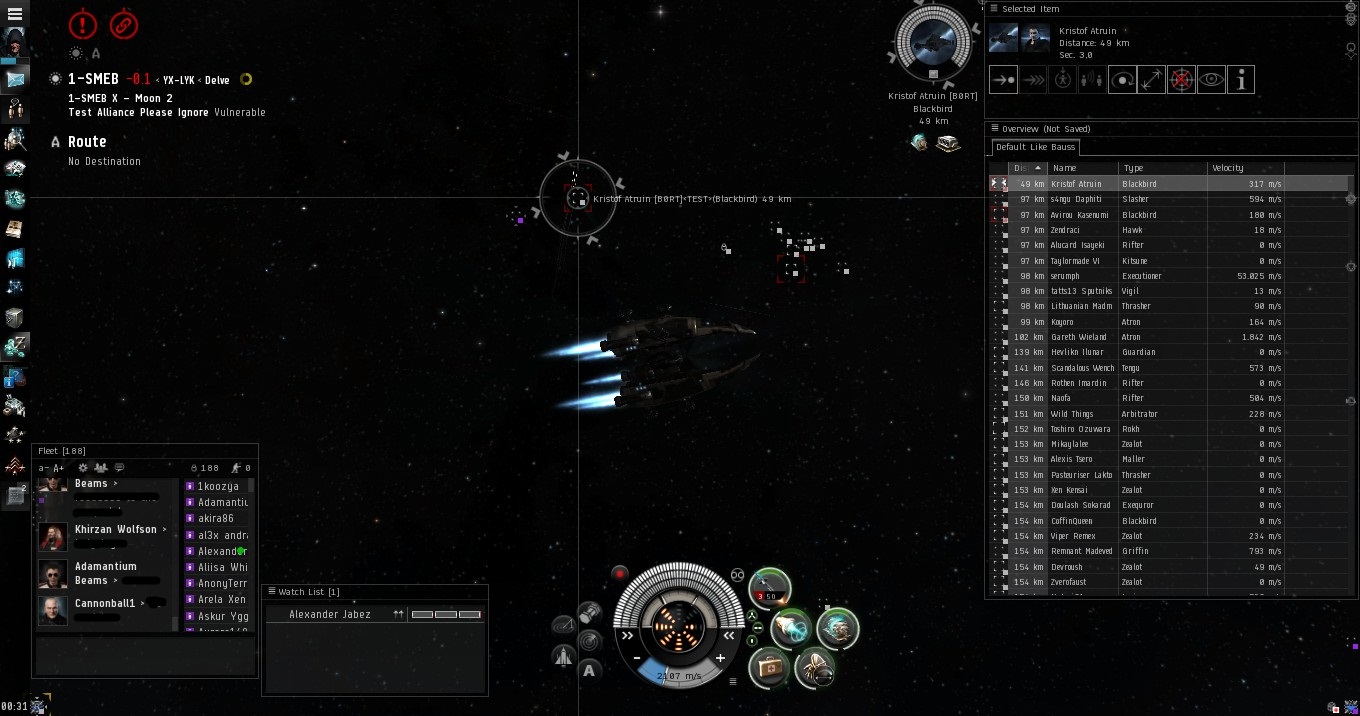This screenshot has width=1360, height=716.
Task: Toggle the autopilot A button
Action: (589, 670)
